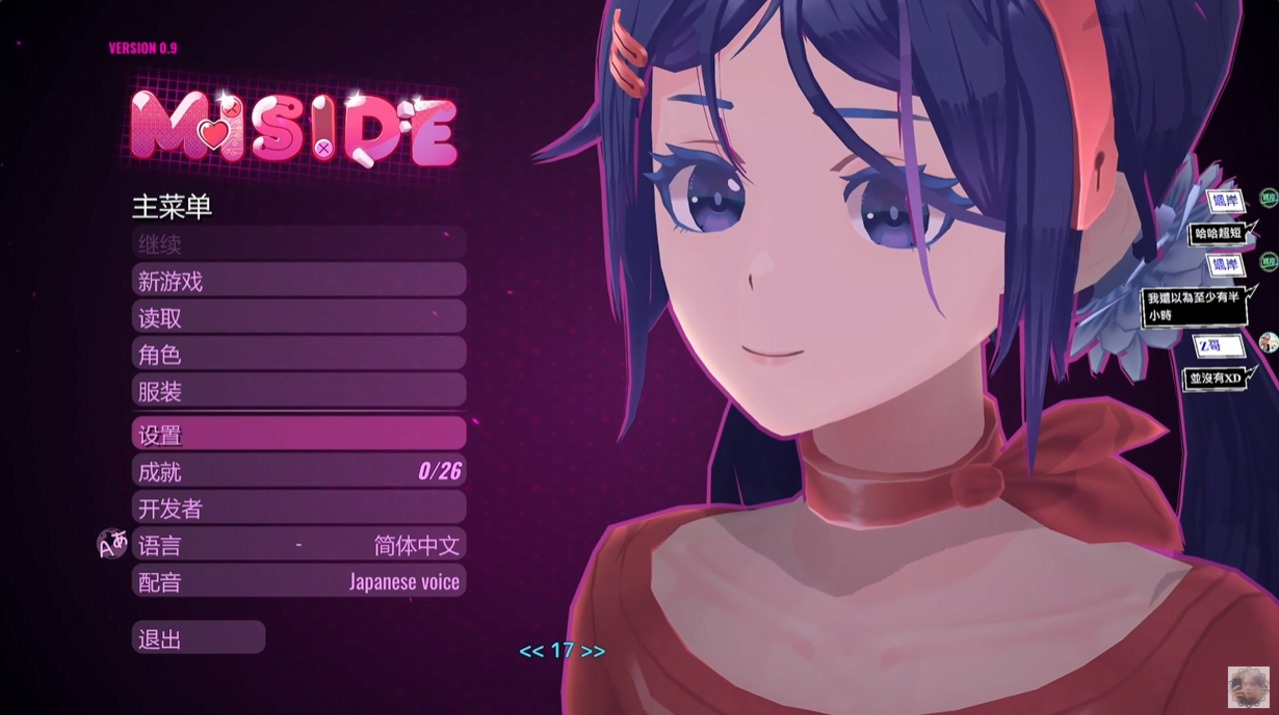1279x715 pixels.
Task: Open the 角色 character menu
Action: [298, 355]
